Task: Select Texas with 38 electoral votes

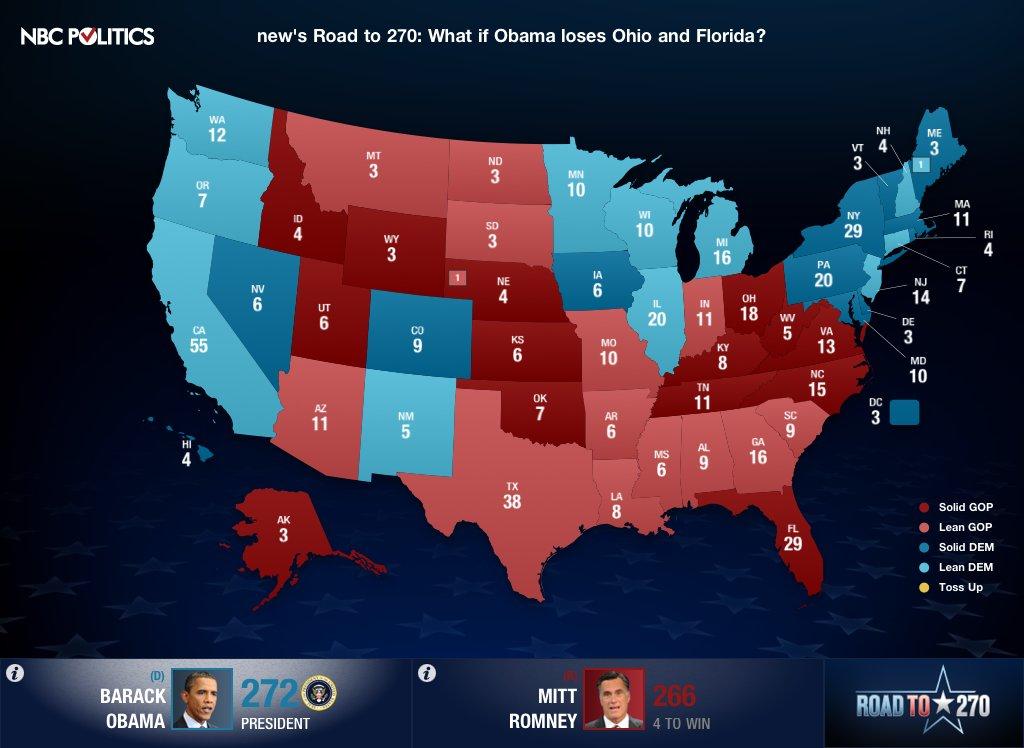Action: tap(511, 495)
